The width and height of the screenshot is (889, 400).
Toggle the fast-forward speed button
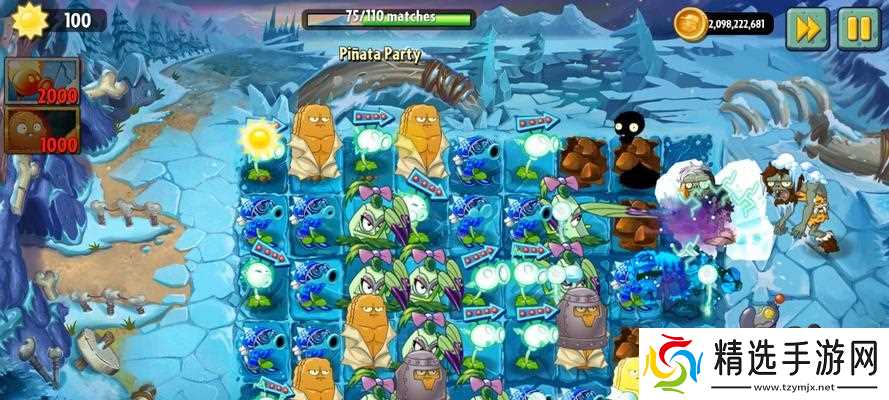[x=806, y=28]
